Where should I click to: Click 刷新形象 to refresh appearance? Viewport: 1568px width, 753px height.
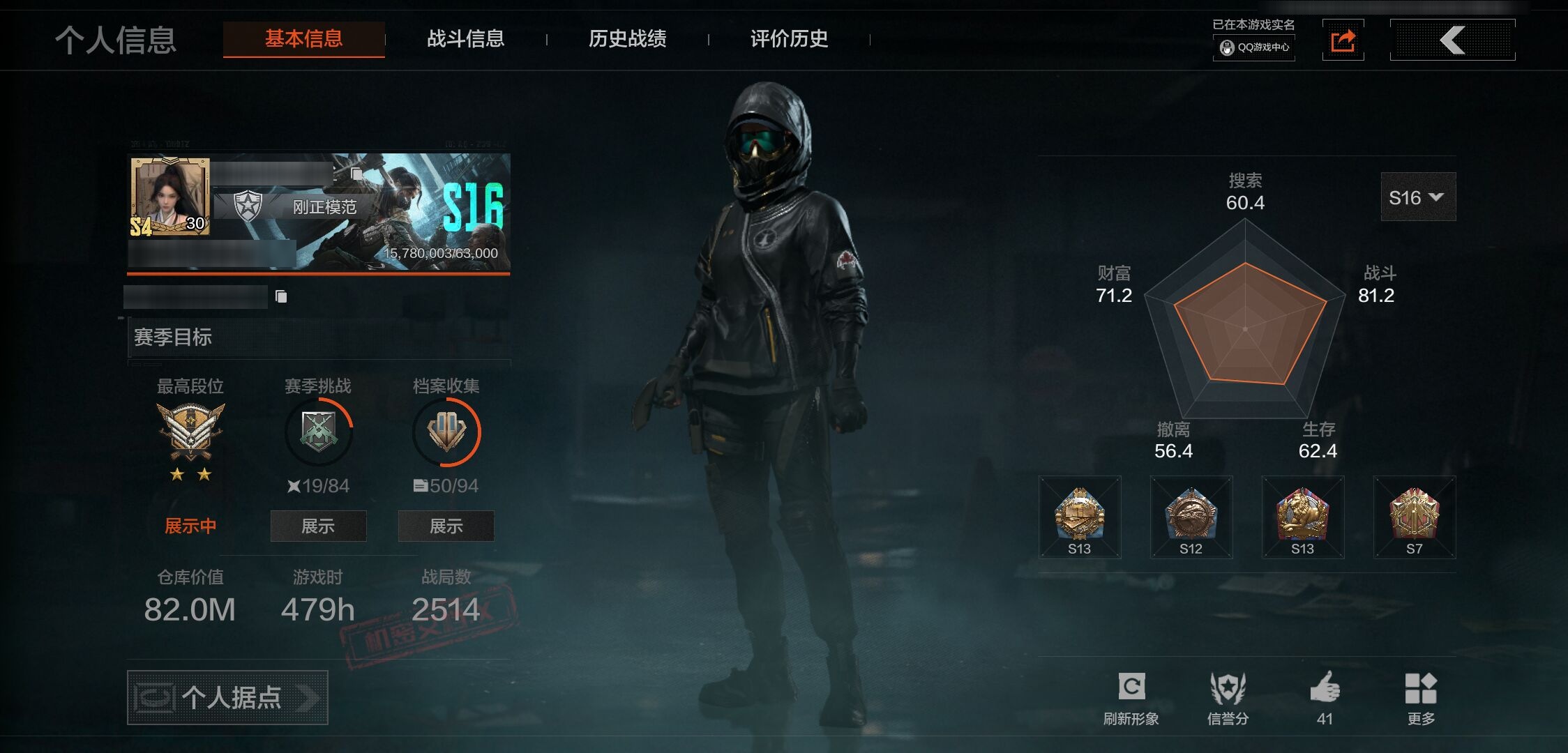click(1131, 697)
